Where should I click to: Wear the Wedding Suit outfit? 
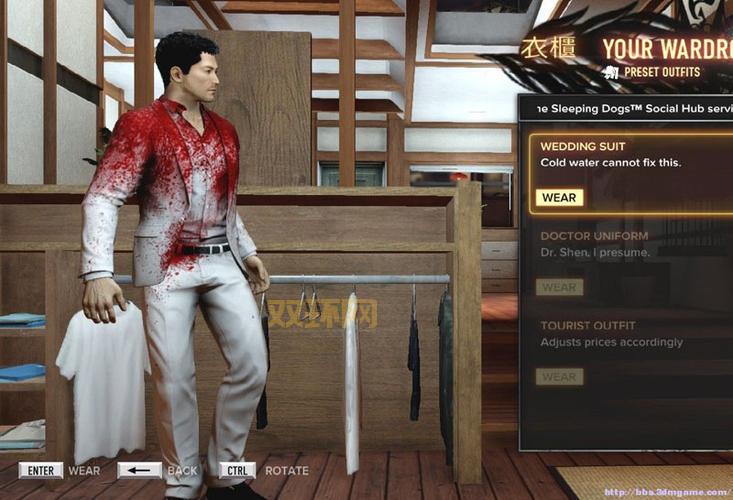click(x=559, y=197)
